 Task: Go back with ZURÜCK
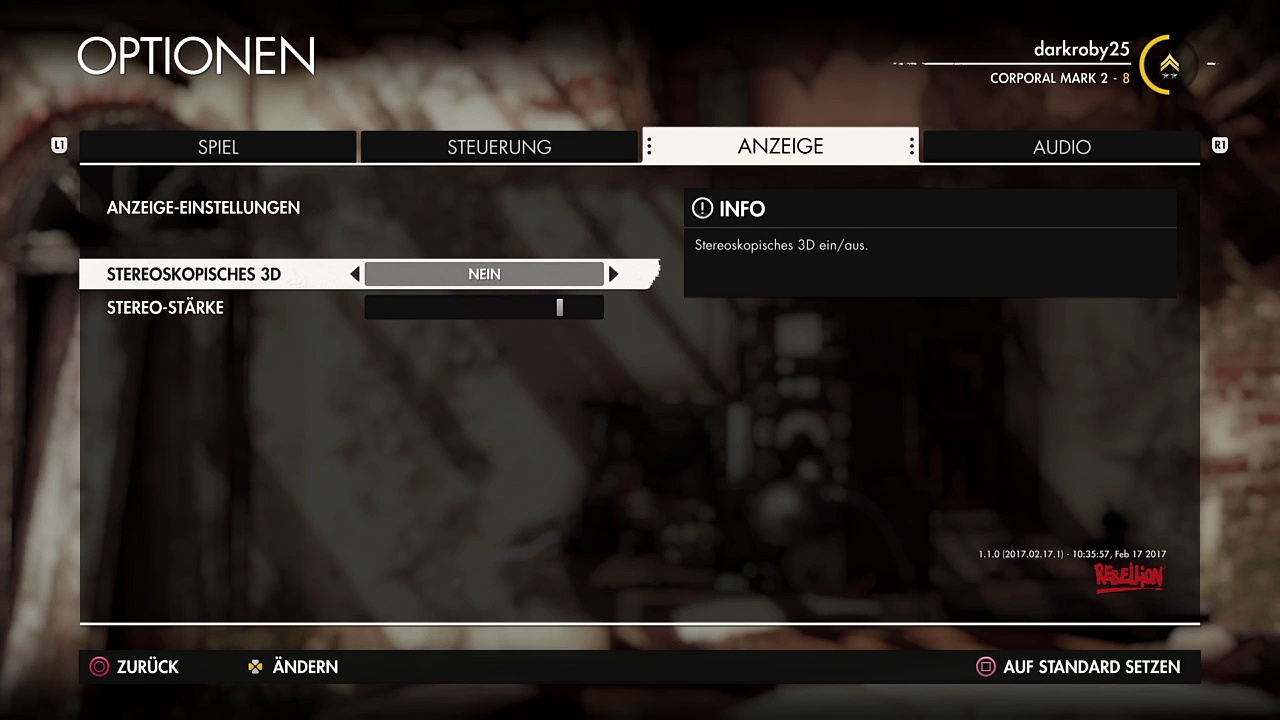click(135, 667)
